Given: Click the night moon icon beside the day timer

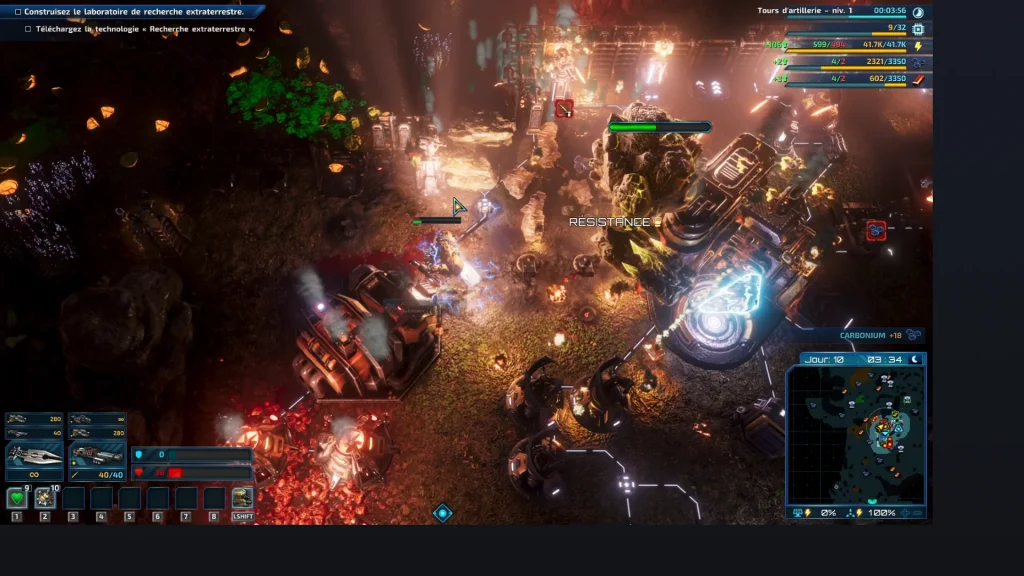Looking at the screenshot, I should click(x=914, y=359).
